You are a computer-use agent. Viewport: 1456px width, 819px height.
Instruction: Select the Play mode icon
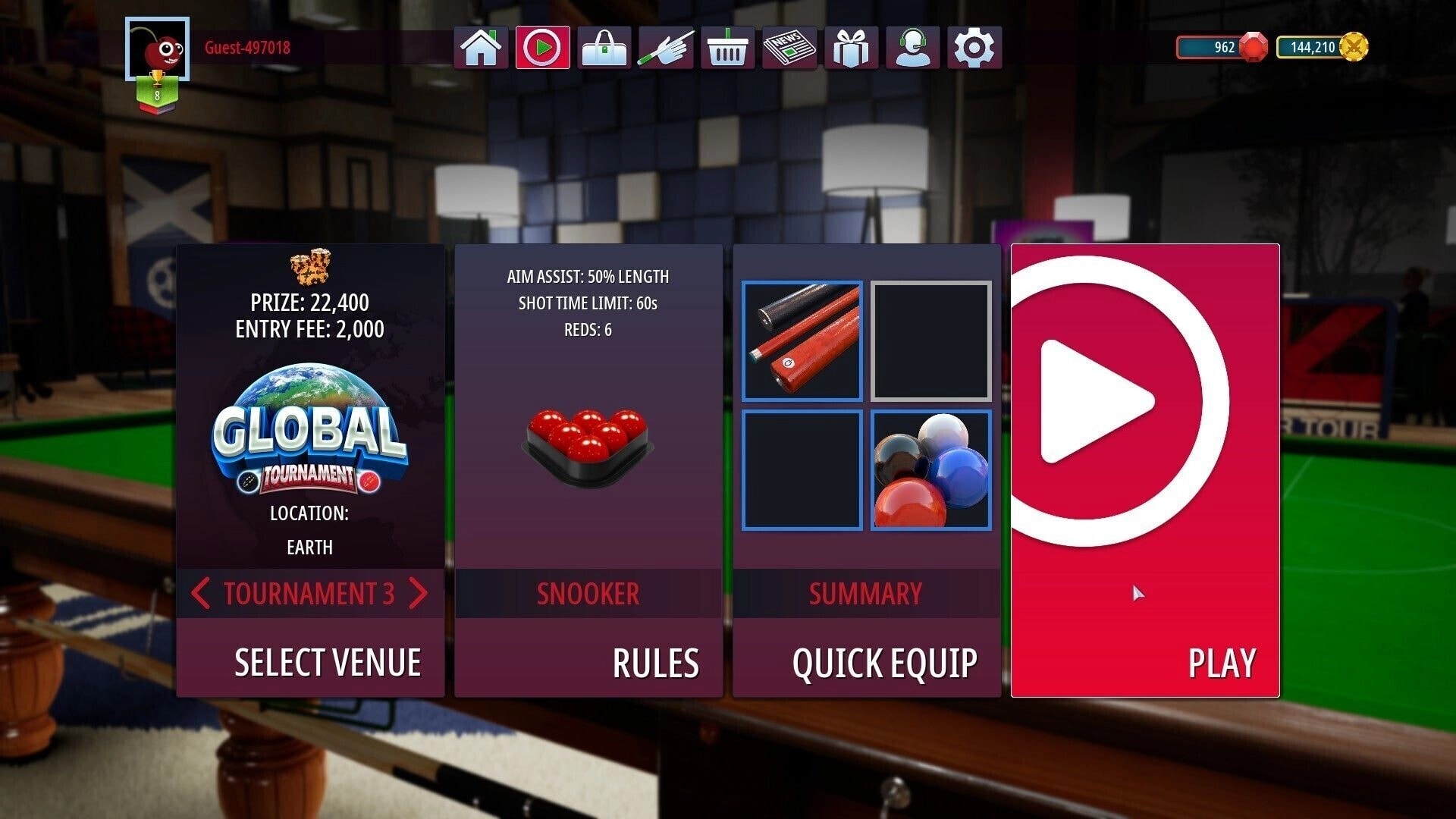tap(544, 47)
